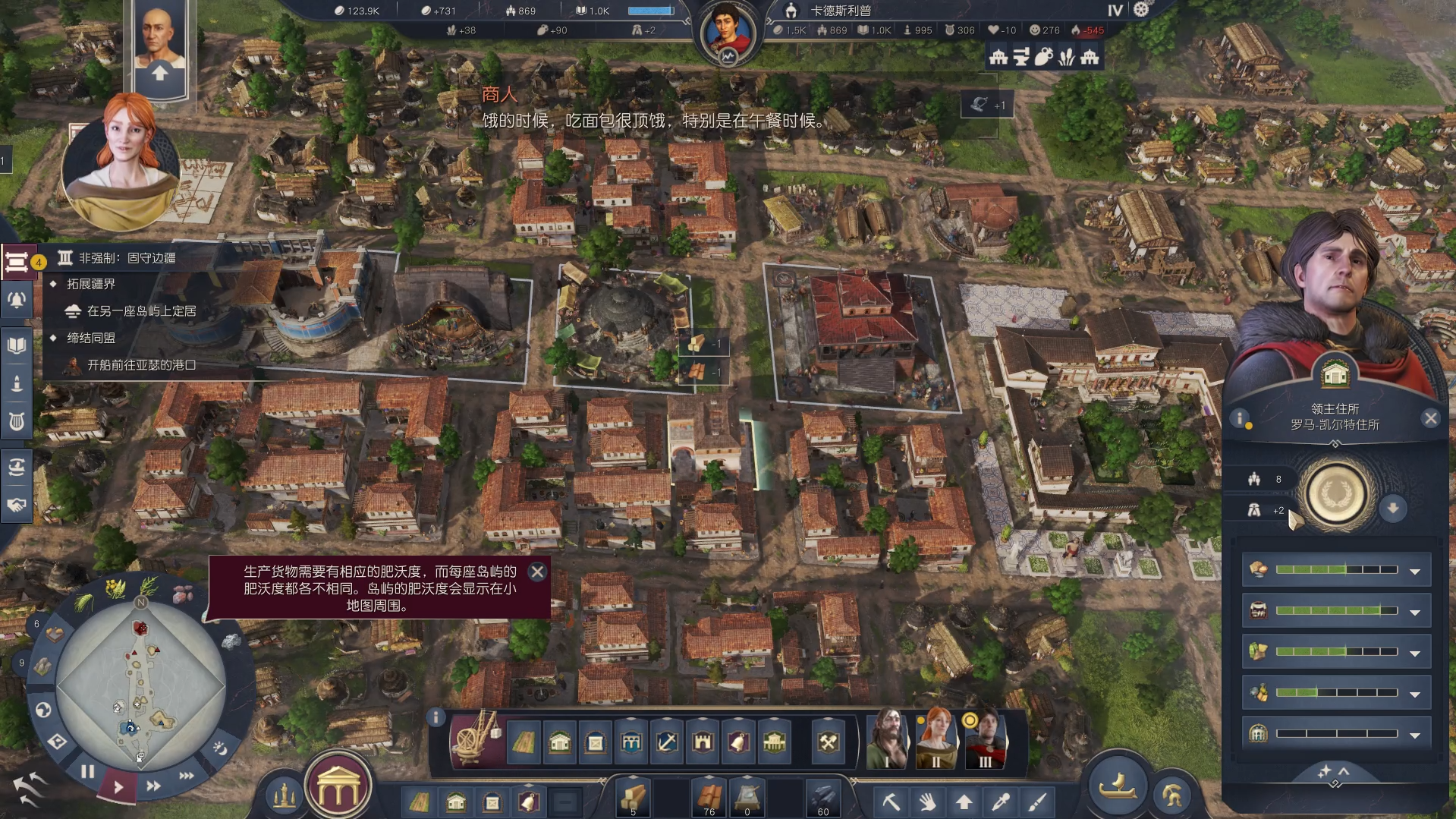
Task: Close the 领主住所 residence panel
Action: pos(1430,418)
